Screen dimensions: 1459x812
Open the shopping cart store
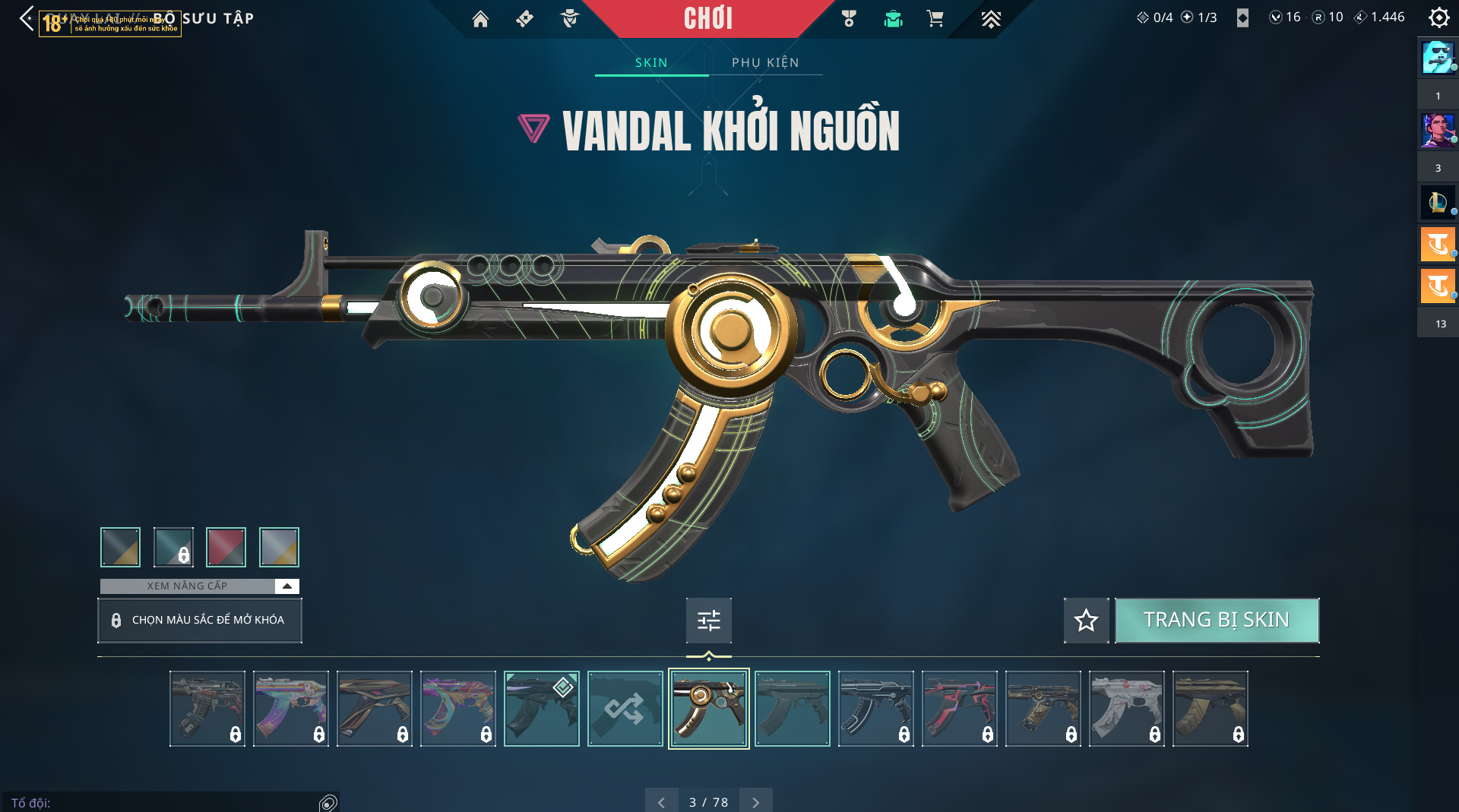point(935,19)
